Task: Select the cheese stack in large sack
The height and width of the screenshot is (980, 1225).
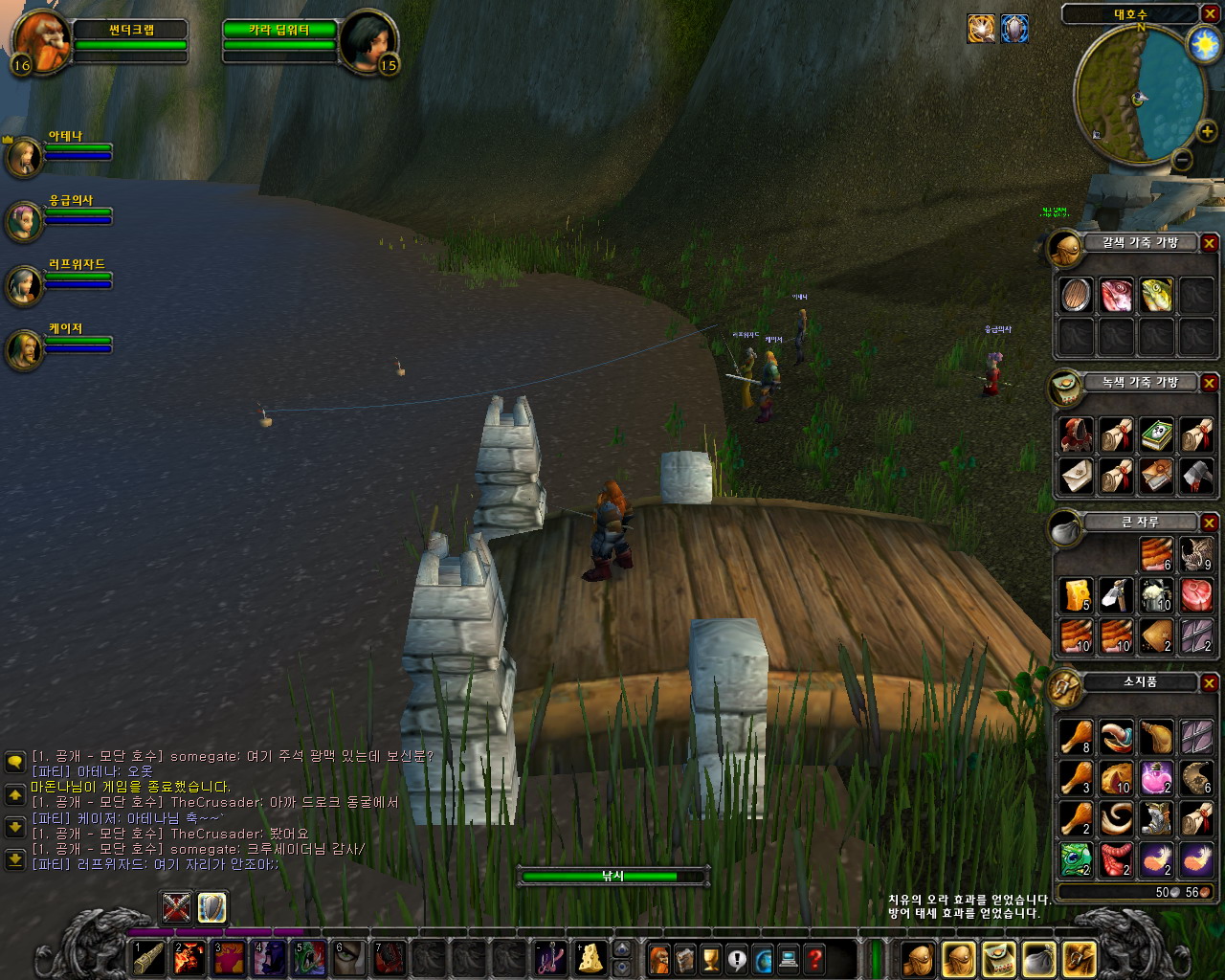Action: click(1076, 594)
